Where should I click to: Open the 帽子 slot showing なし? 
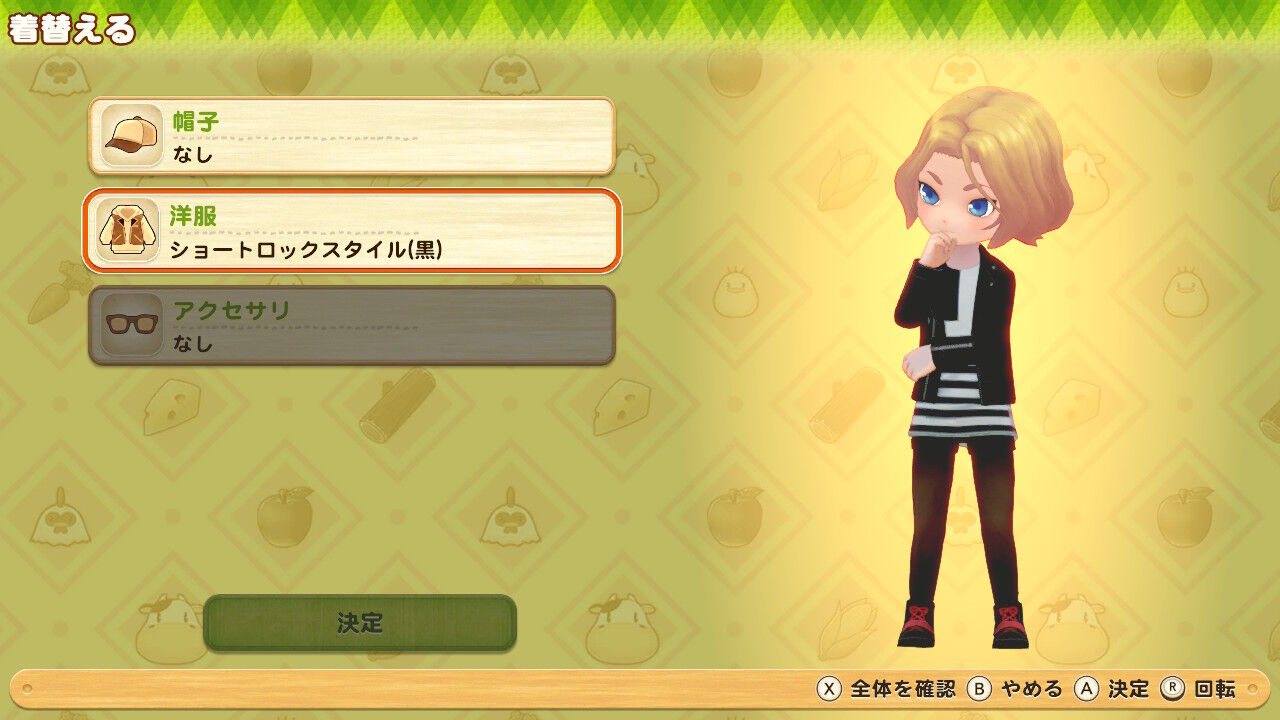click(350, 137)
